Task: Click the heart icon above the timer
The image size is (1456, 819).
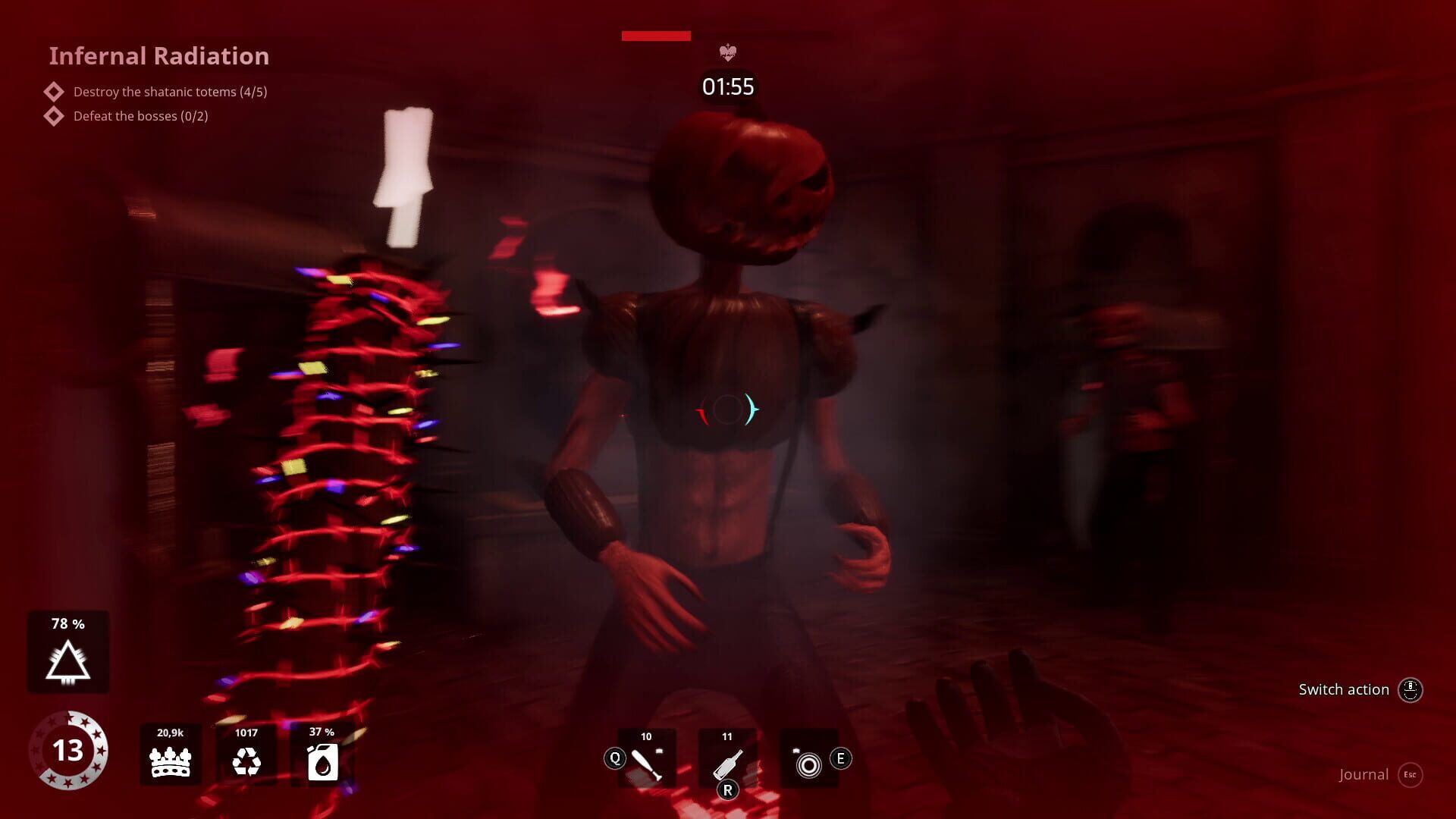Action: click(729, 53)
